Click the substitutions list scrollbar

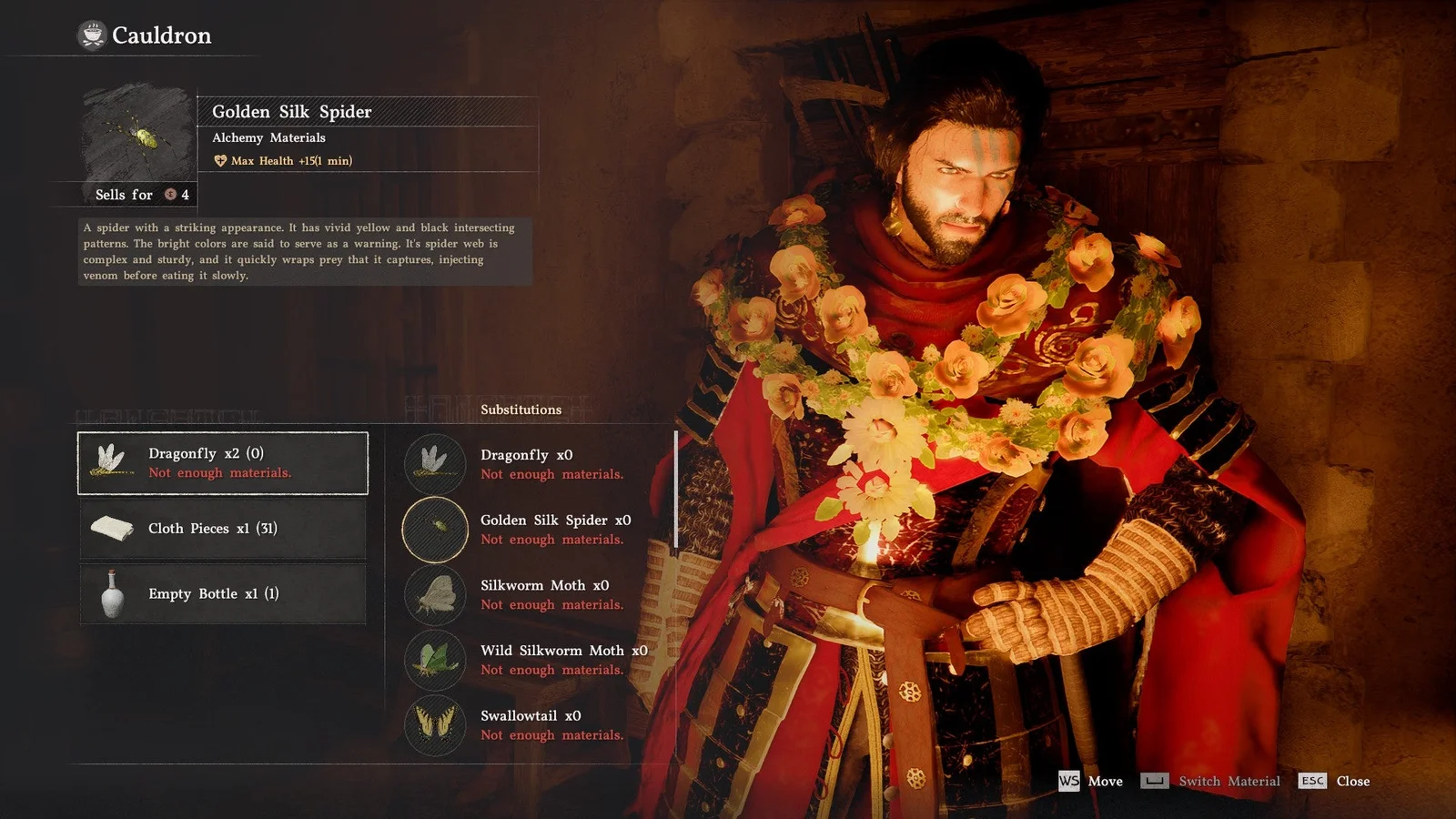coord(675,490)
